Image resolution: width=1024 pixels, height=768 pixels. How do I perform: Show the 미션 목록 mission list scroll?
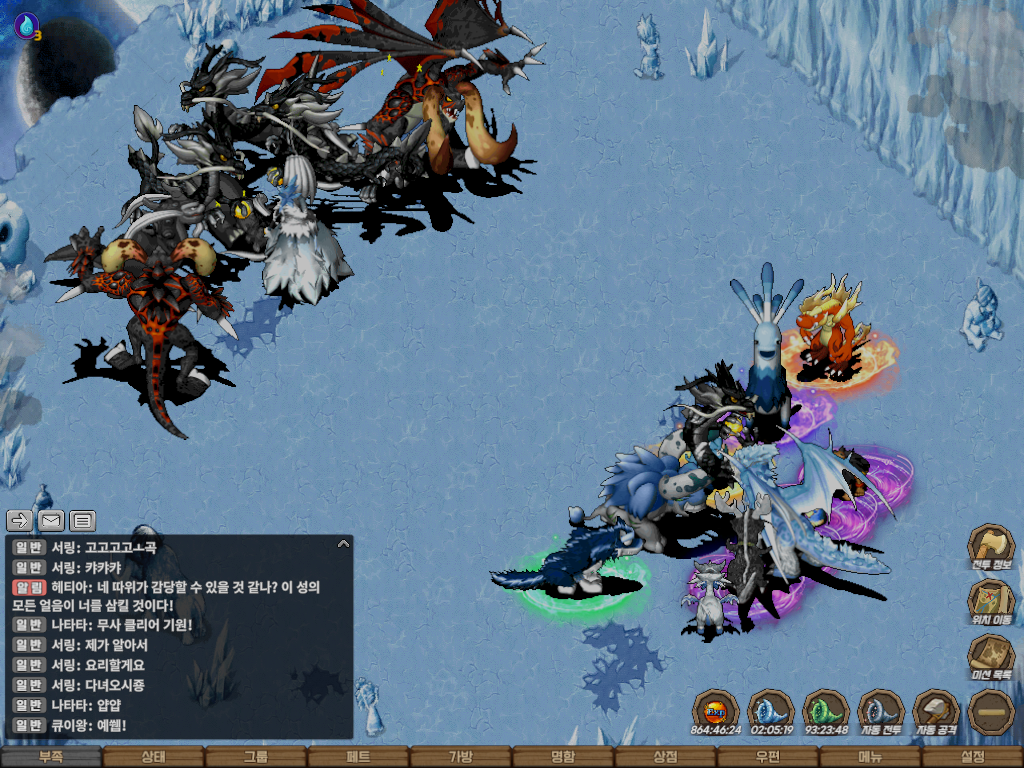click(990, 655)
